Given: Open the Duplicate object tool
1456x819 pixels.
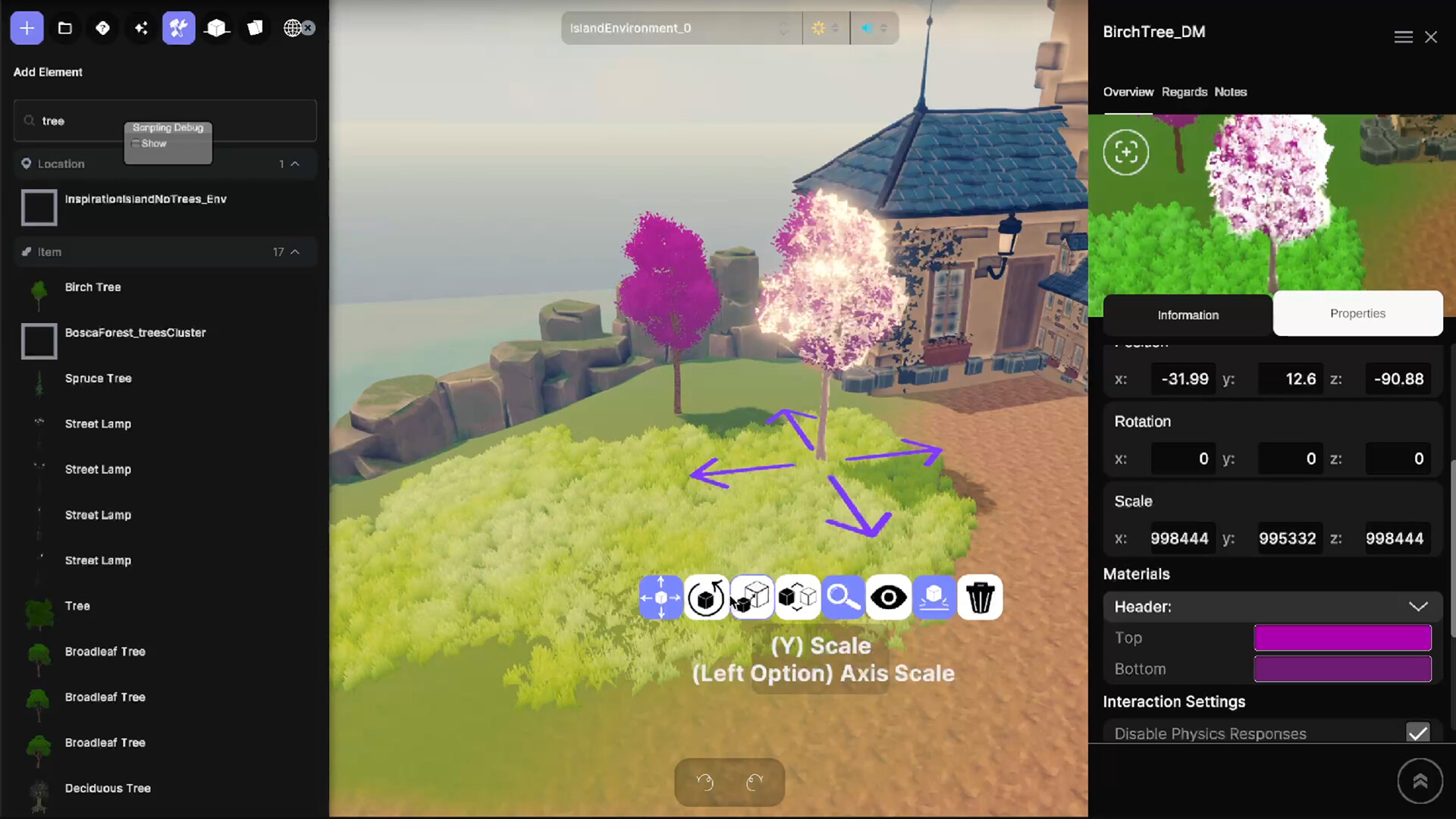Looking at the screenshot, I should pos(797,598).
